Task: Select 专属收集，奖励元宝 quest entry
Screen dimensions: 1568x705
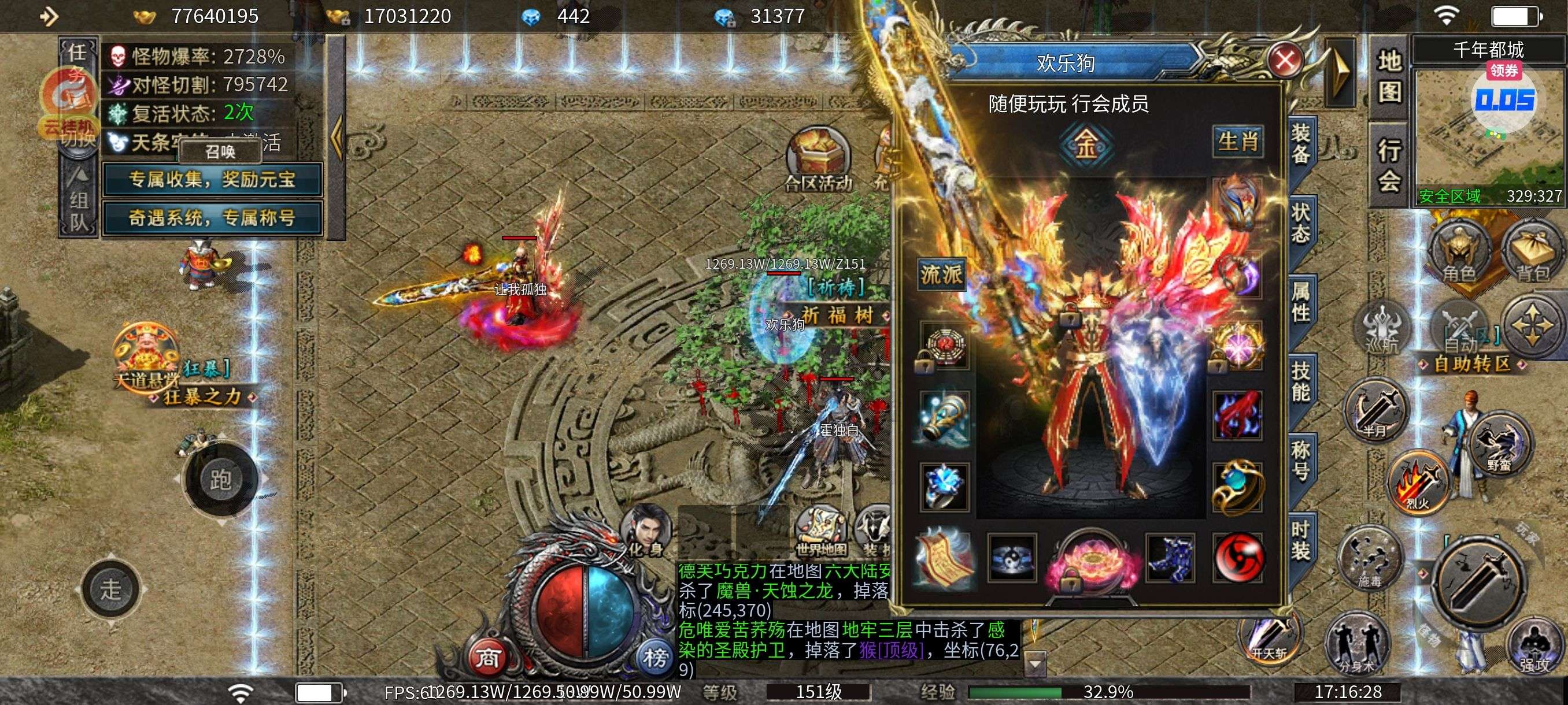Action: (212, 180)
